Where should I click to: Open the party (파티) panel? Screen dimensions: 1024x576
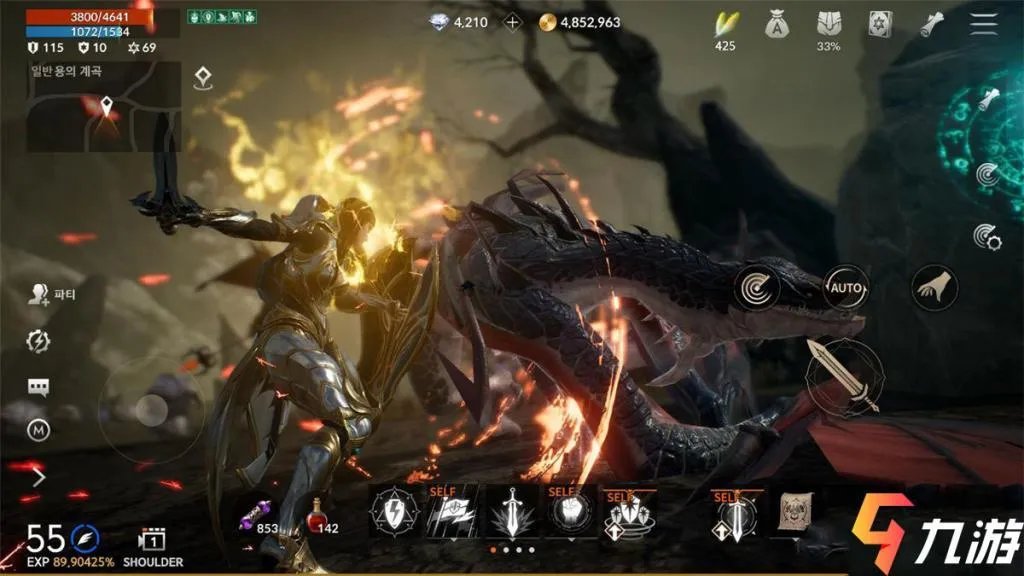click(40, 294)
